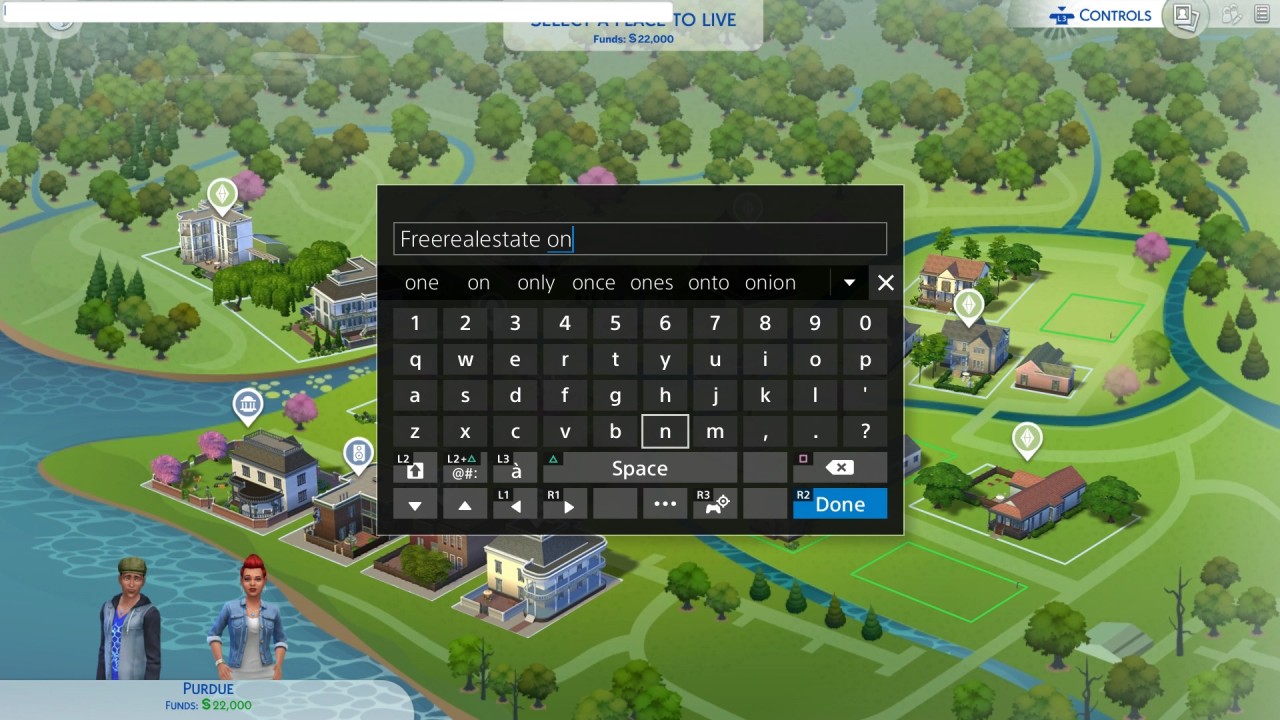1280x720 pixels.
Task: Hit the highlighted n key
Action: 665,432
